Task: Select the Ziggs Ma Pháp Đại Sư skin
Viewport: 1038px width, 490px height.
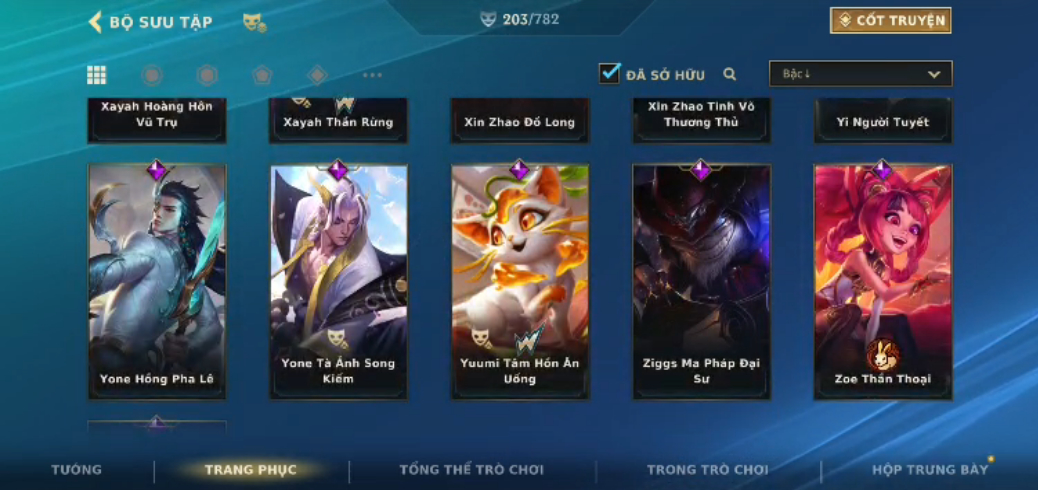Action: pyautogui.click(x=701, y=281)
